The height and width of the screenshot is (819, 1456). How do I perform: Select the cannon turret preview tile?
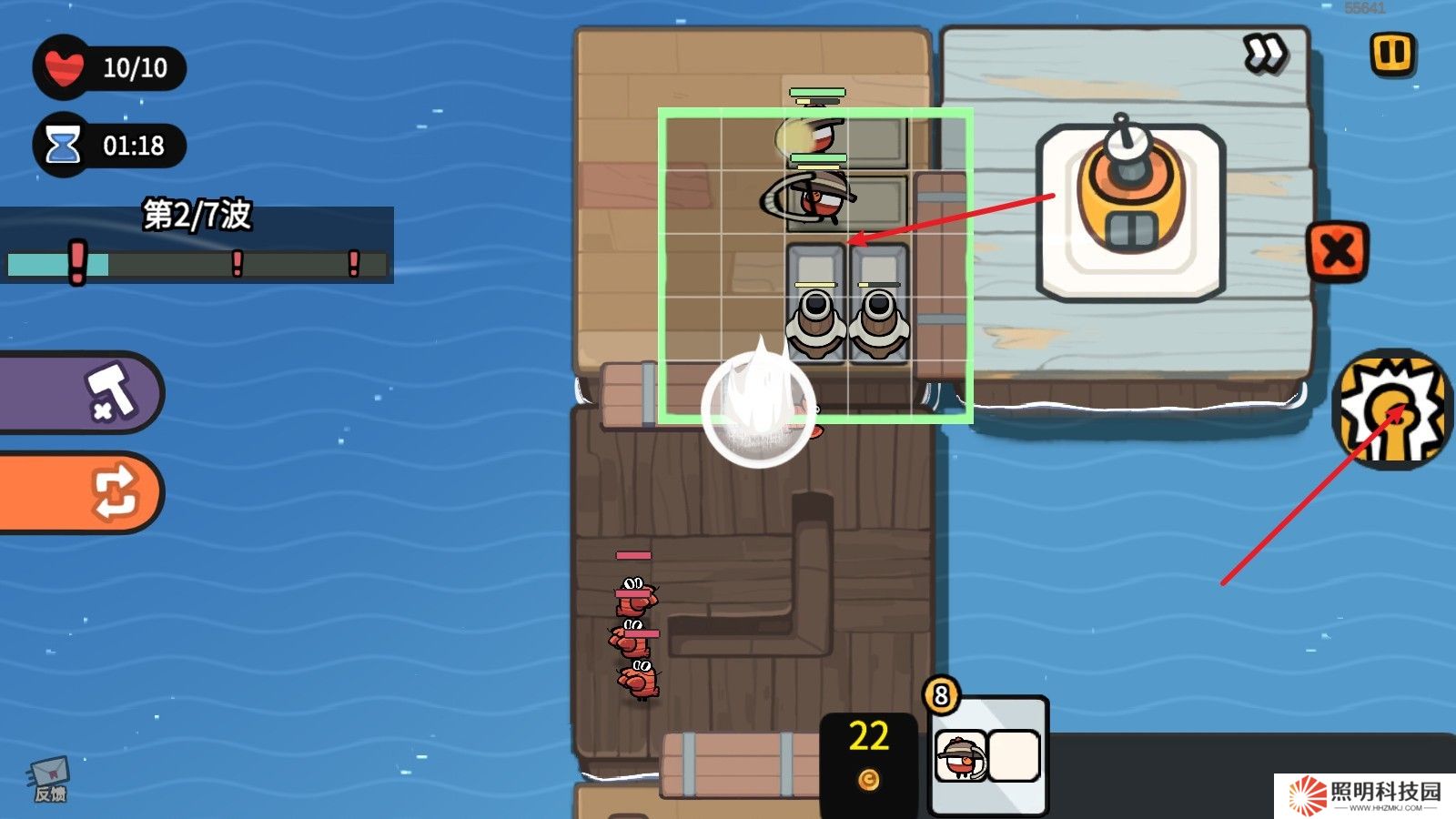pos(1130,212)
